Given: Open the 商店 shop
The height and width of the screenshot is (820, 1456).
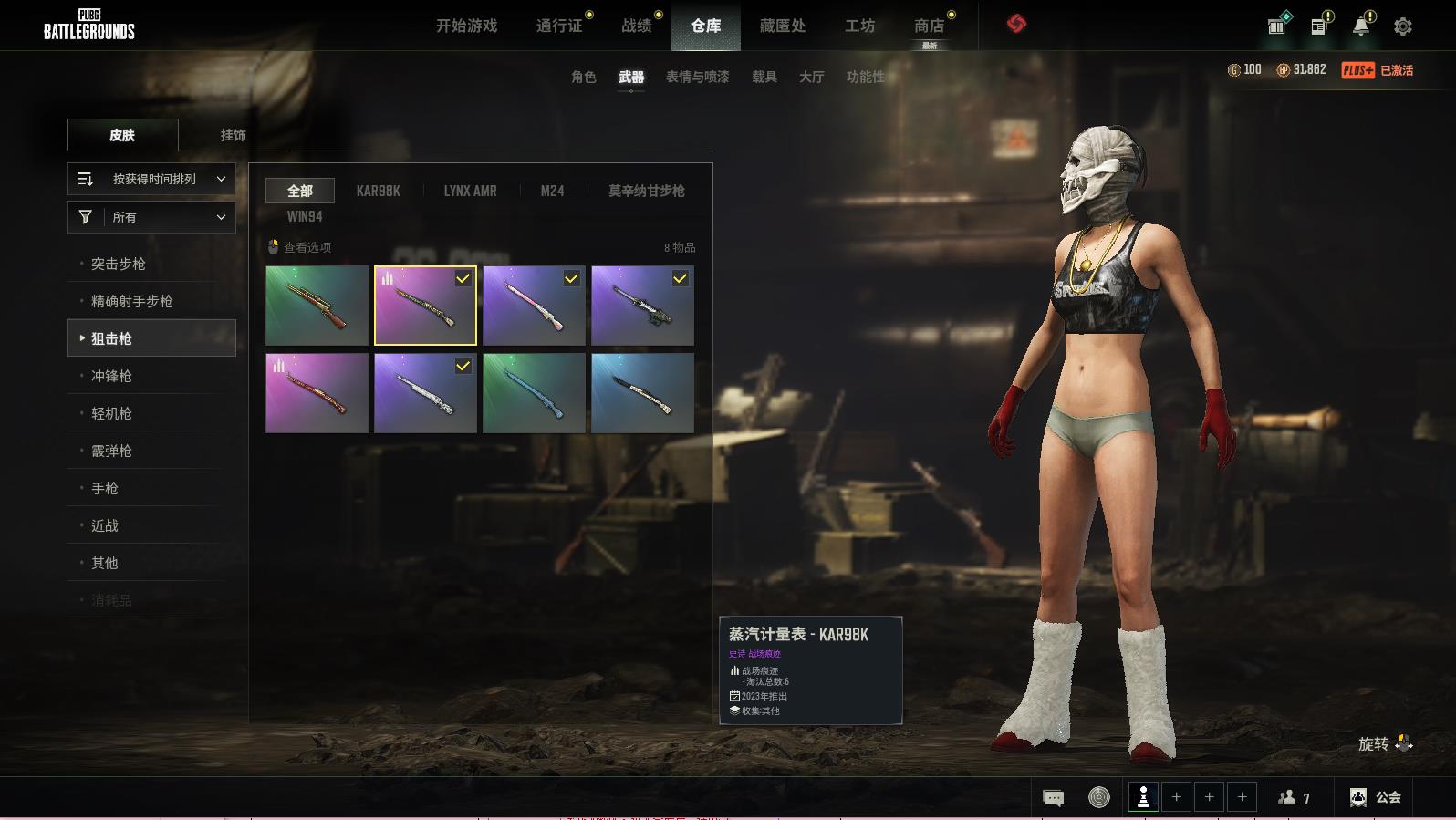Looking at the screenshot, I should [929, 26].
